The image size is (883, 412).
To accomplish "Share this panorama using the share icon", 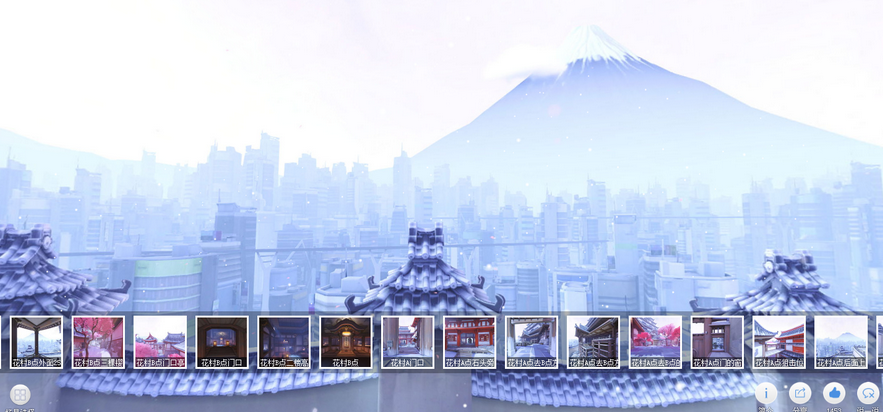I will point(800,393).
